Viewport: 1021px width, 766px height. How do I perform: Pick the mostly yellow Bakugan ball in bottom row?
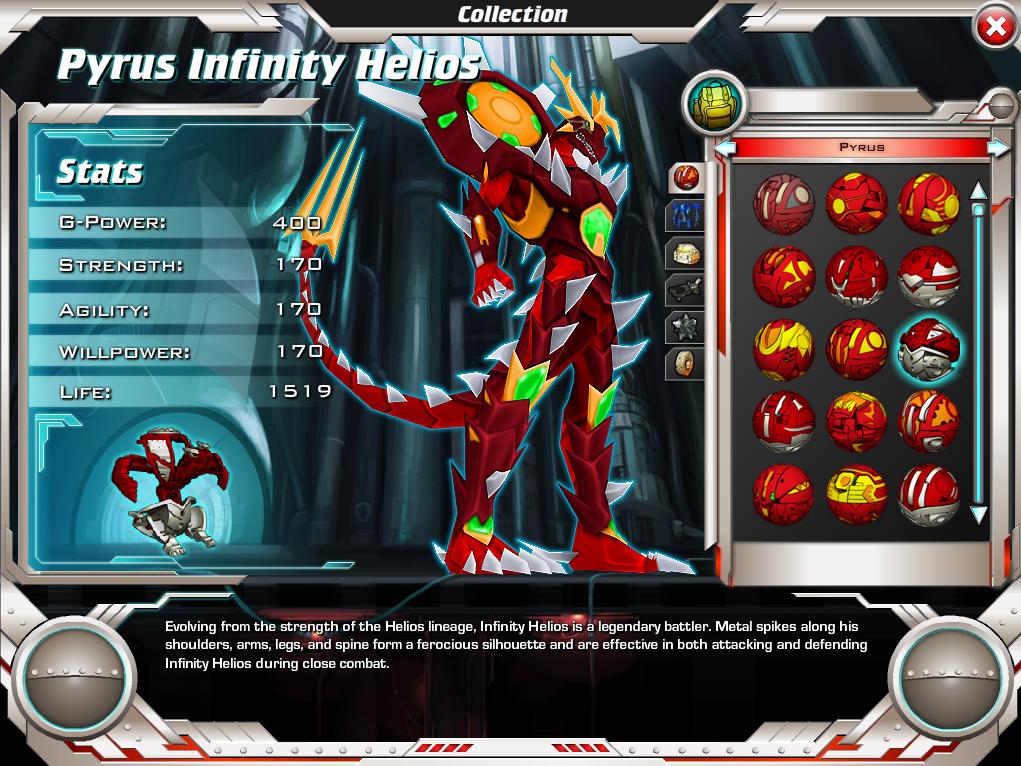point(856,493)
